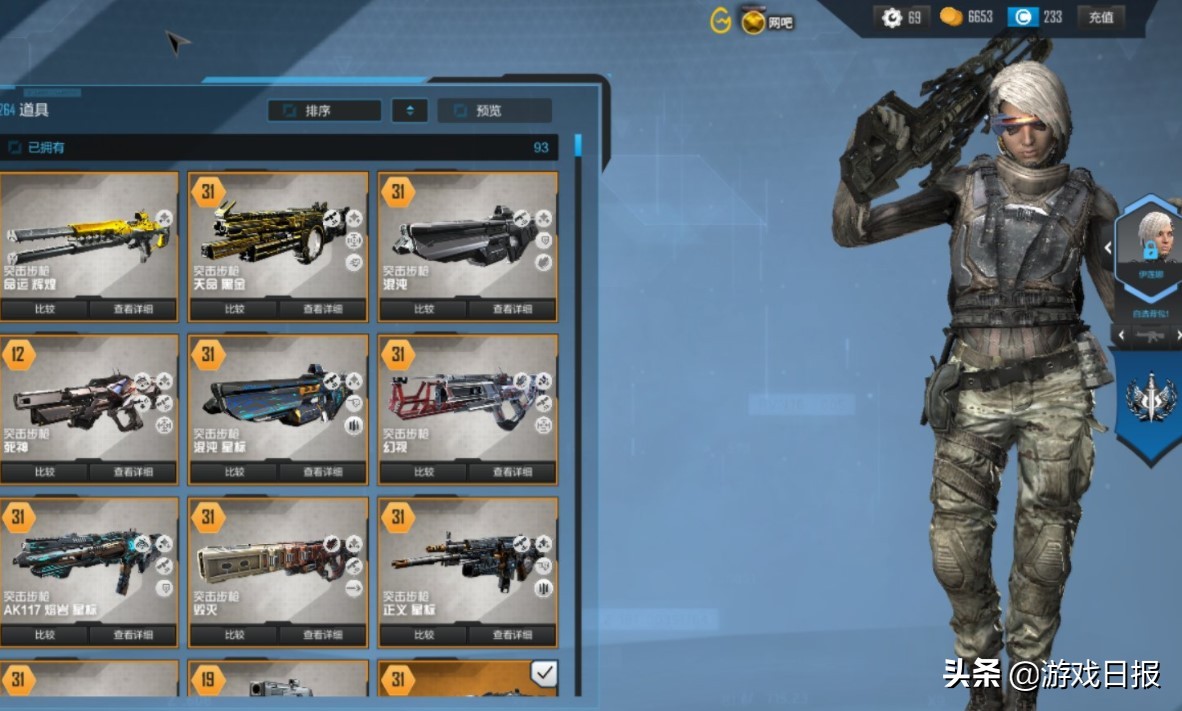
Task: Compare the gold 辉煌 rifle via 比较
Action: click(x=45, y=309)
